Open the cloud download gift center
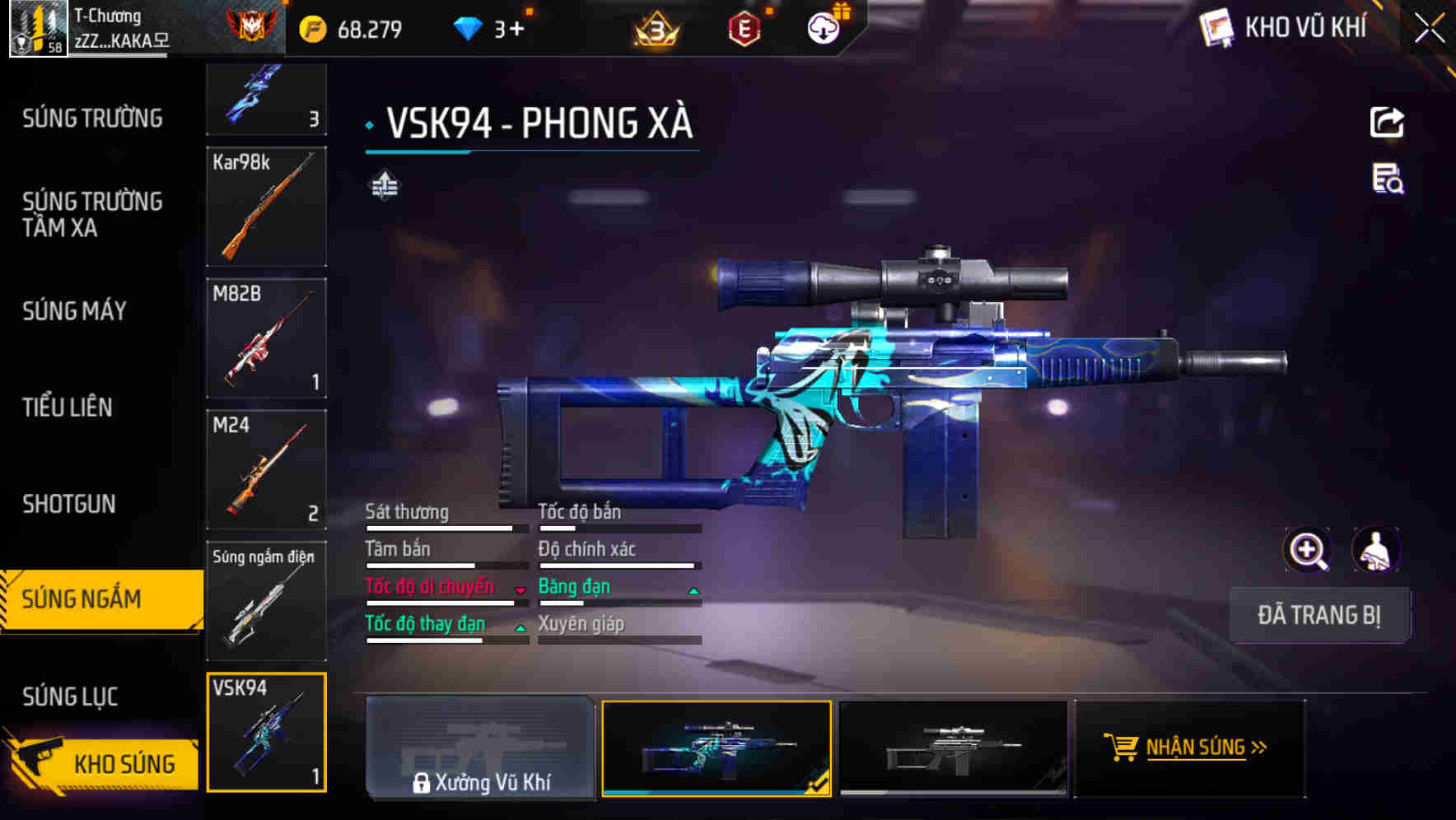 click(823, 27)
